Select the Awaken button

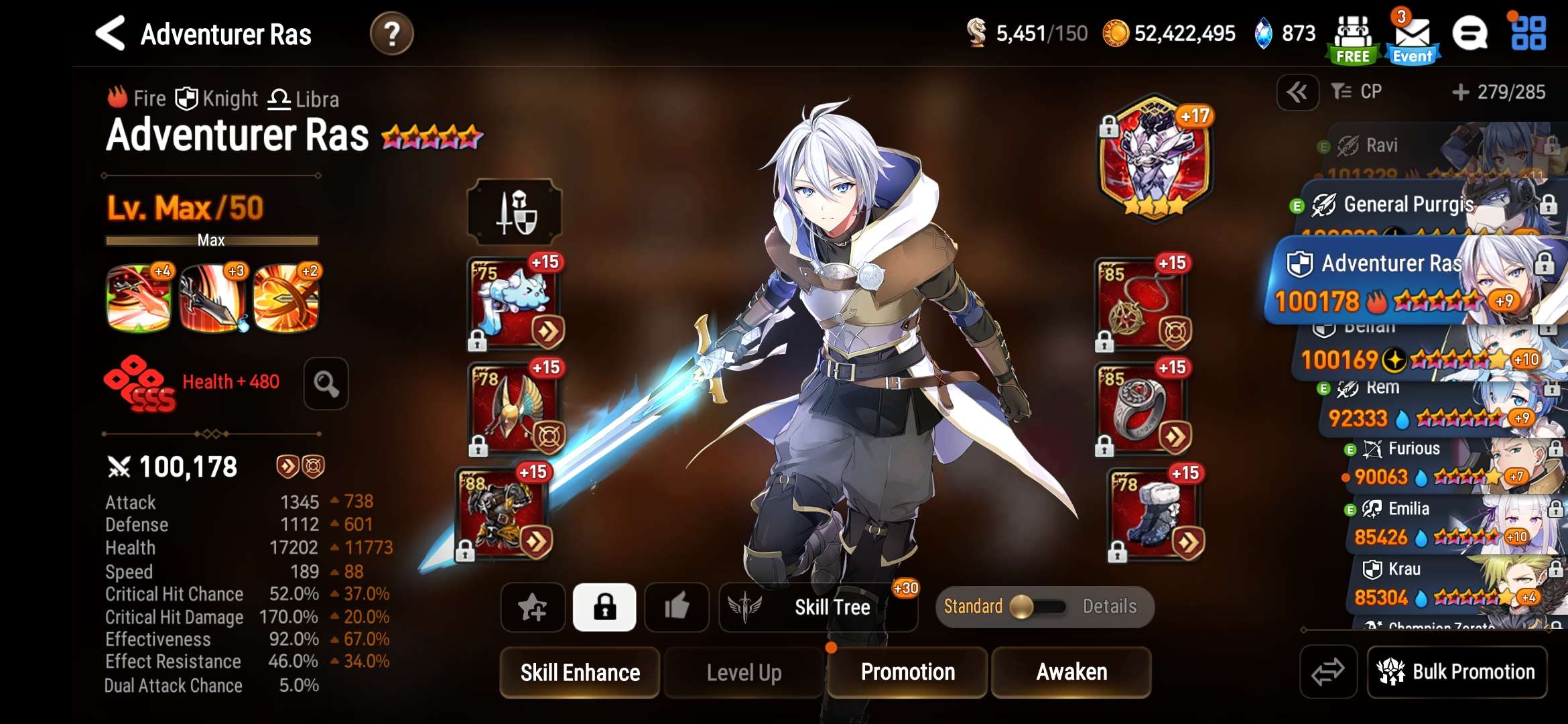click(x=1071, y=672)
